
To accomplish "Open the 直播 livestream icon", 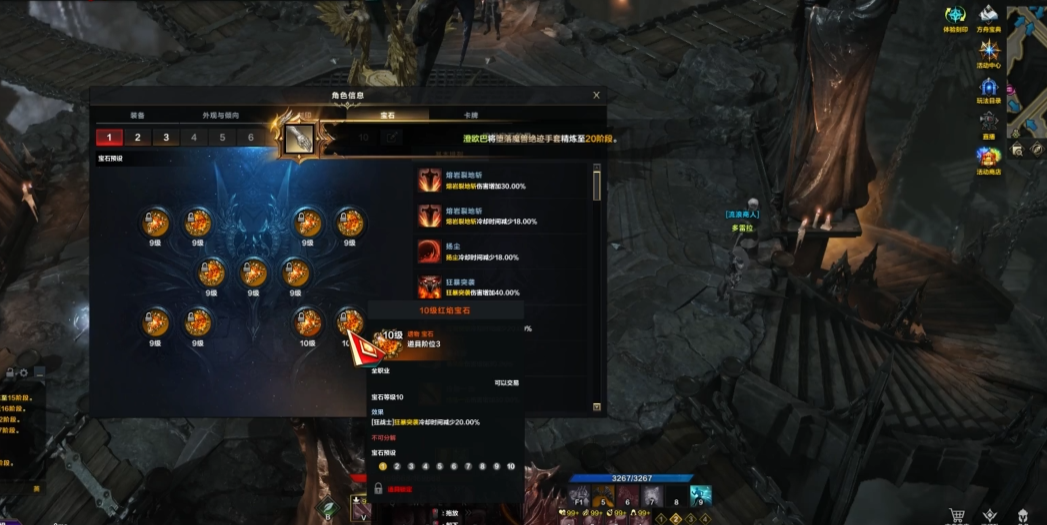I will point(989,123).
